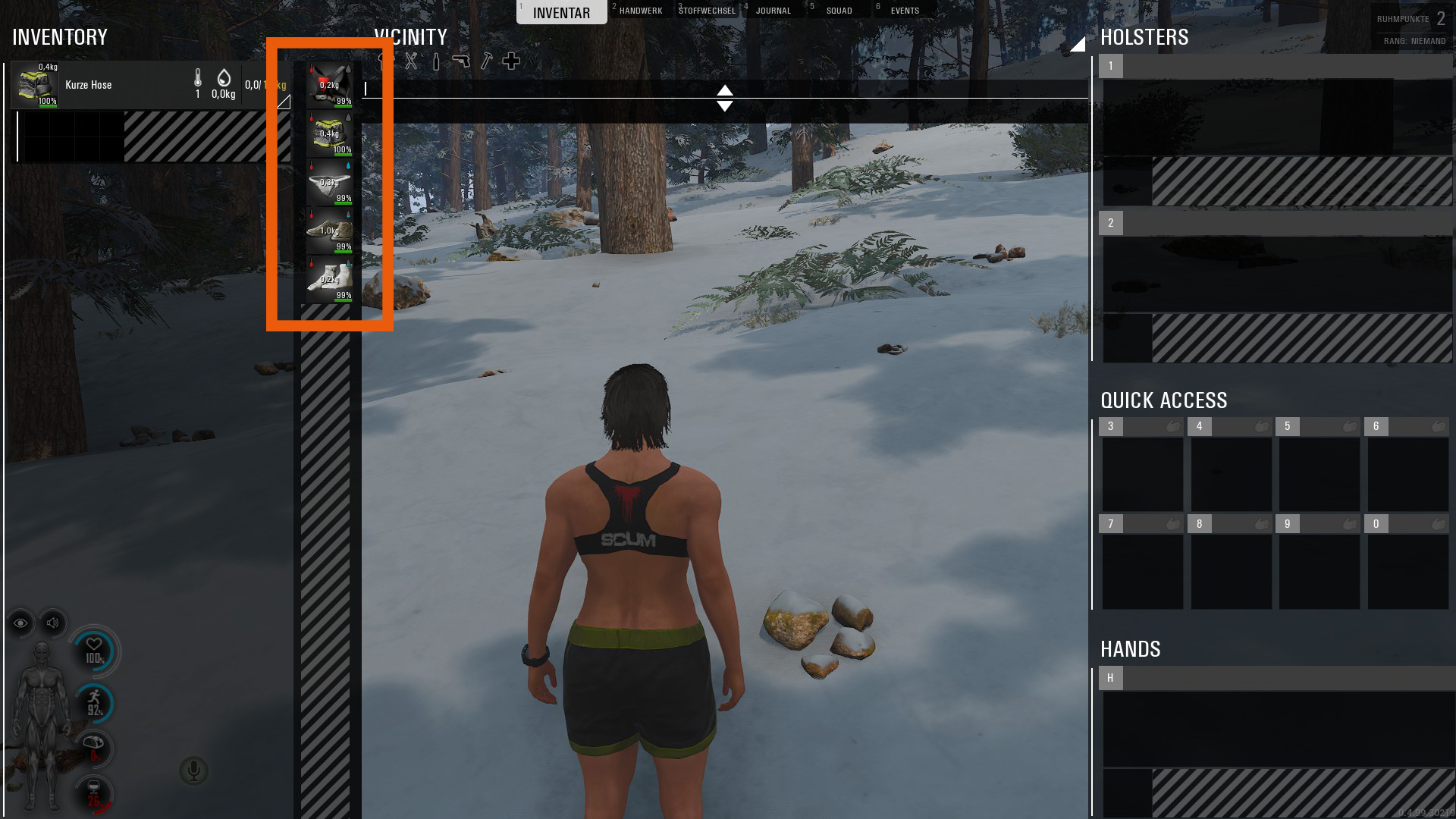
Task: Select the sneakers equipment slot
Action: [x=329, y=231]
